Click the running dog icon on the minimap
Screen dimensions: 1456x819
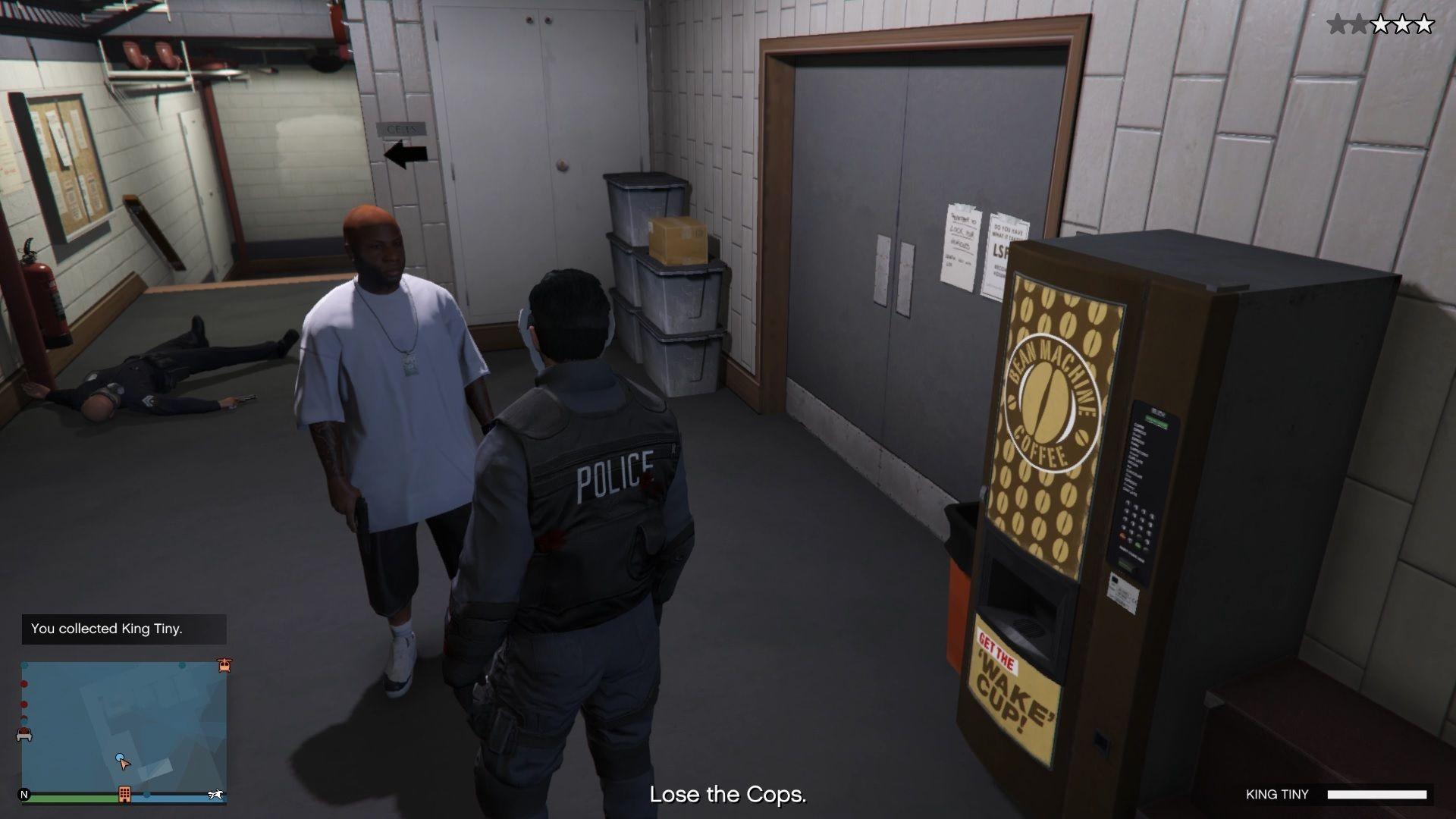[x=217, y=794]
